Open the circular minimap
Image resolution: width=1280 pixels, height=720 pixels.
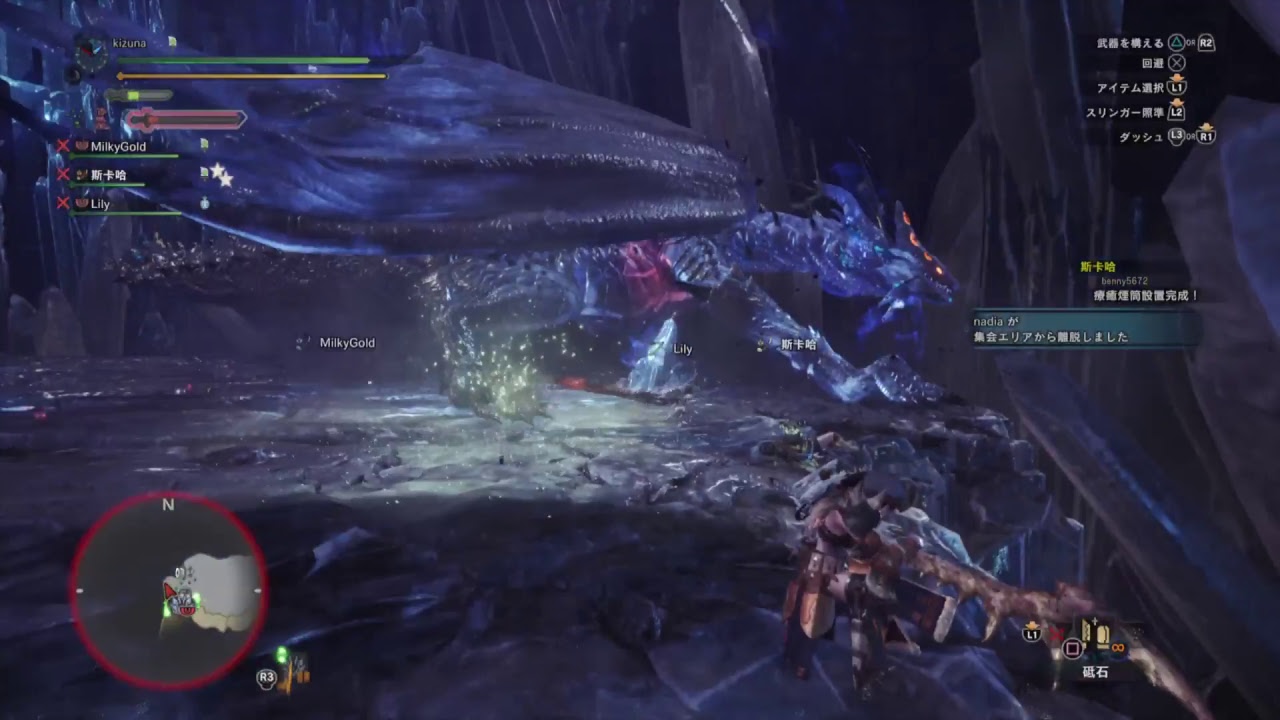click(x=168, y=592)
